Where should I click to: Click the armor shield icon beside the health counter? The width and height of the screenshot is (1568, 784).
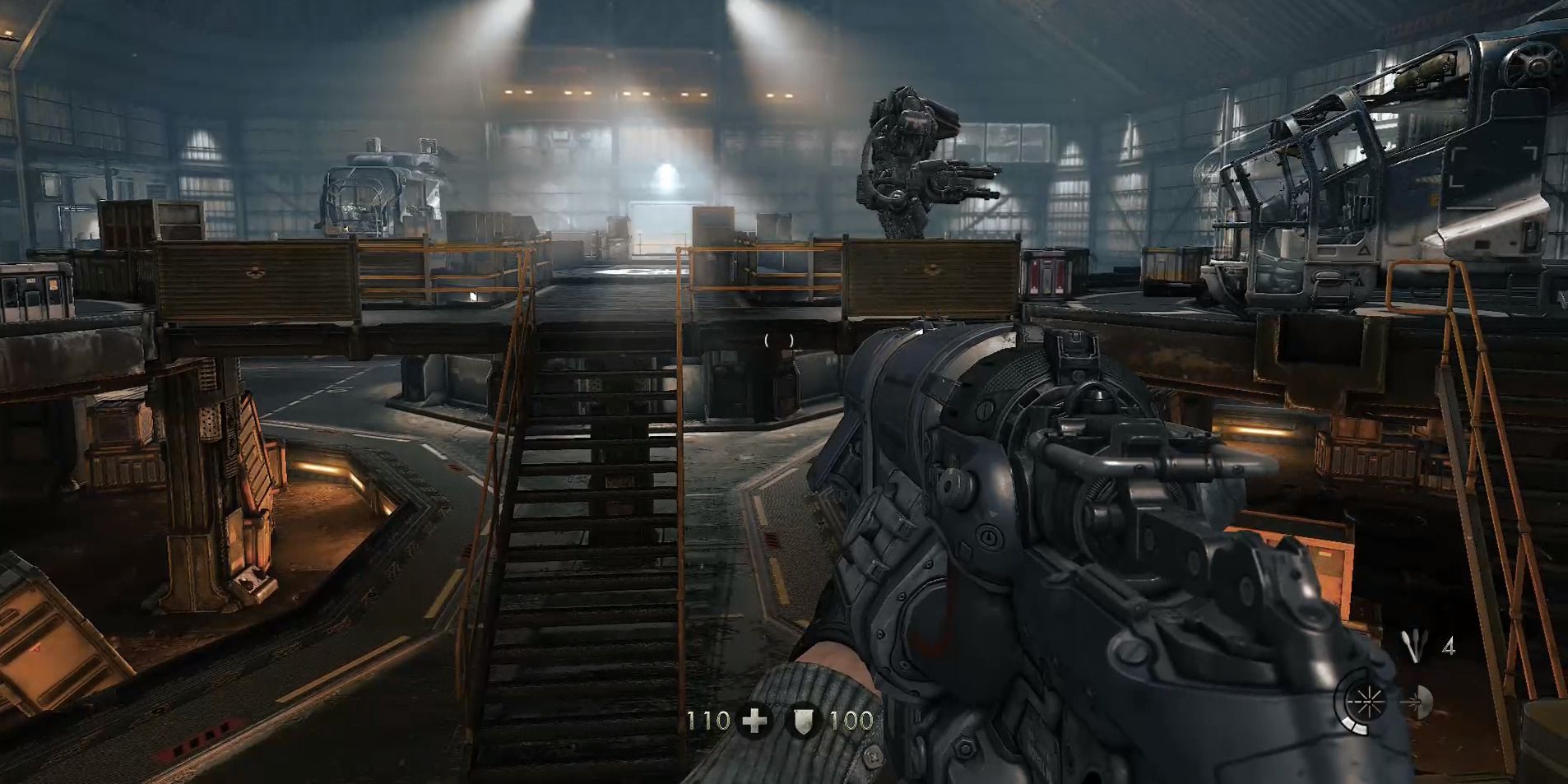tap(804, 721)
